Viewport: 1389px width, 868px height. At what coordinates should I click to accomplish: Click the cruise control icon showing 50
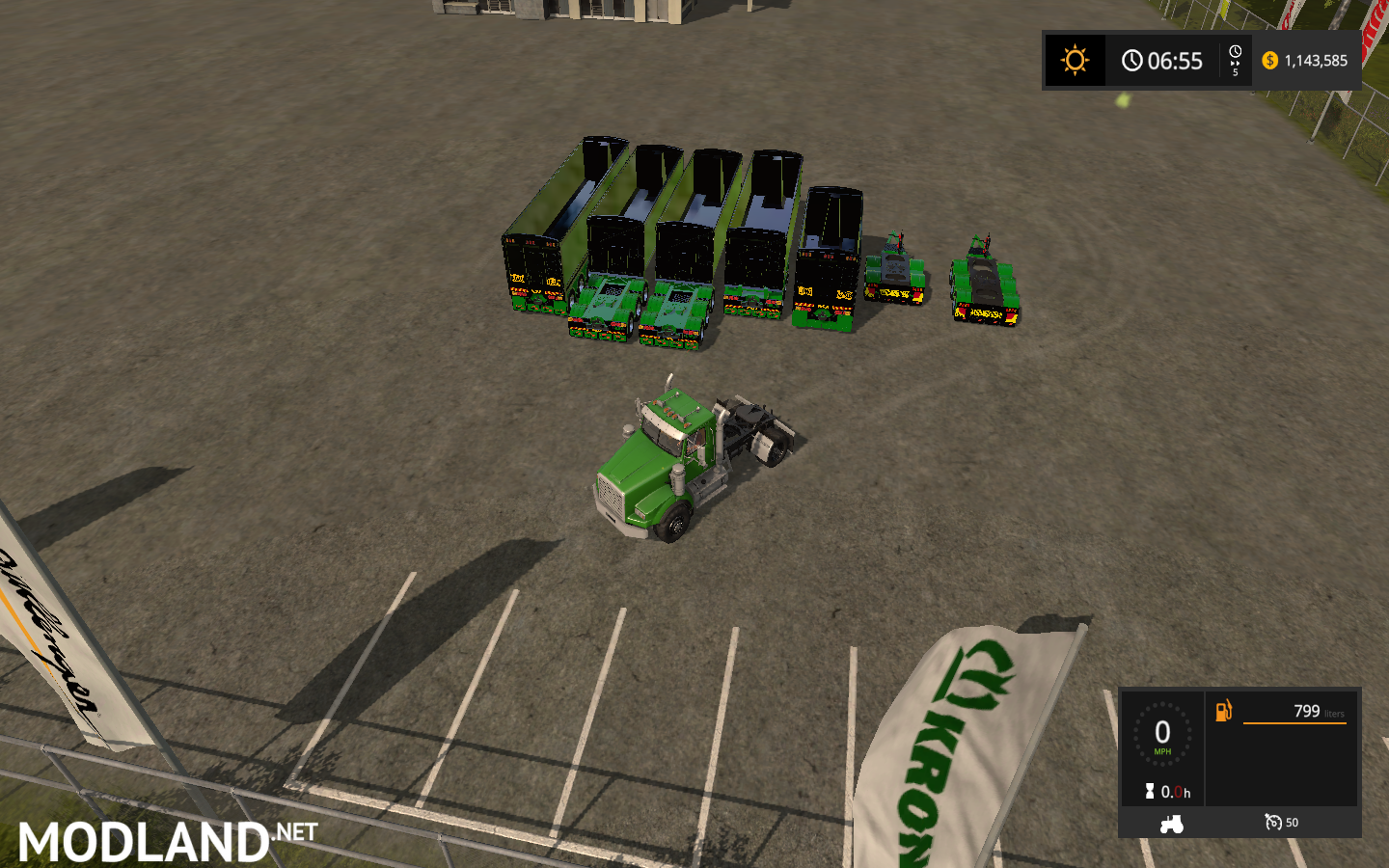[1275, 823]
